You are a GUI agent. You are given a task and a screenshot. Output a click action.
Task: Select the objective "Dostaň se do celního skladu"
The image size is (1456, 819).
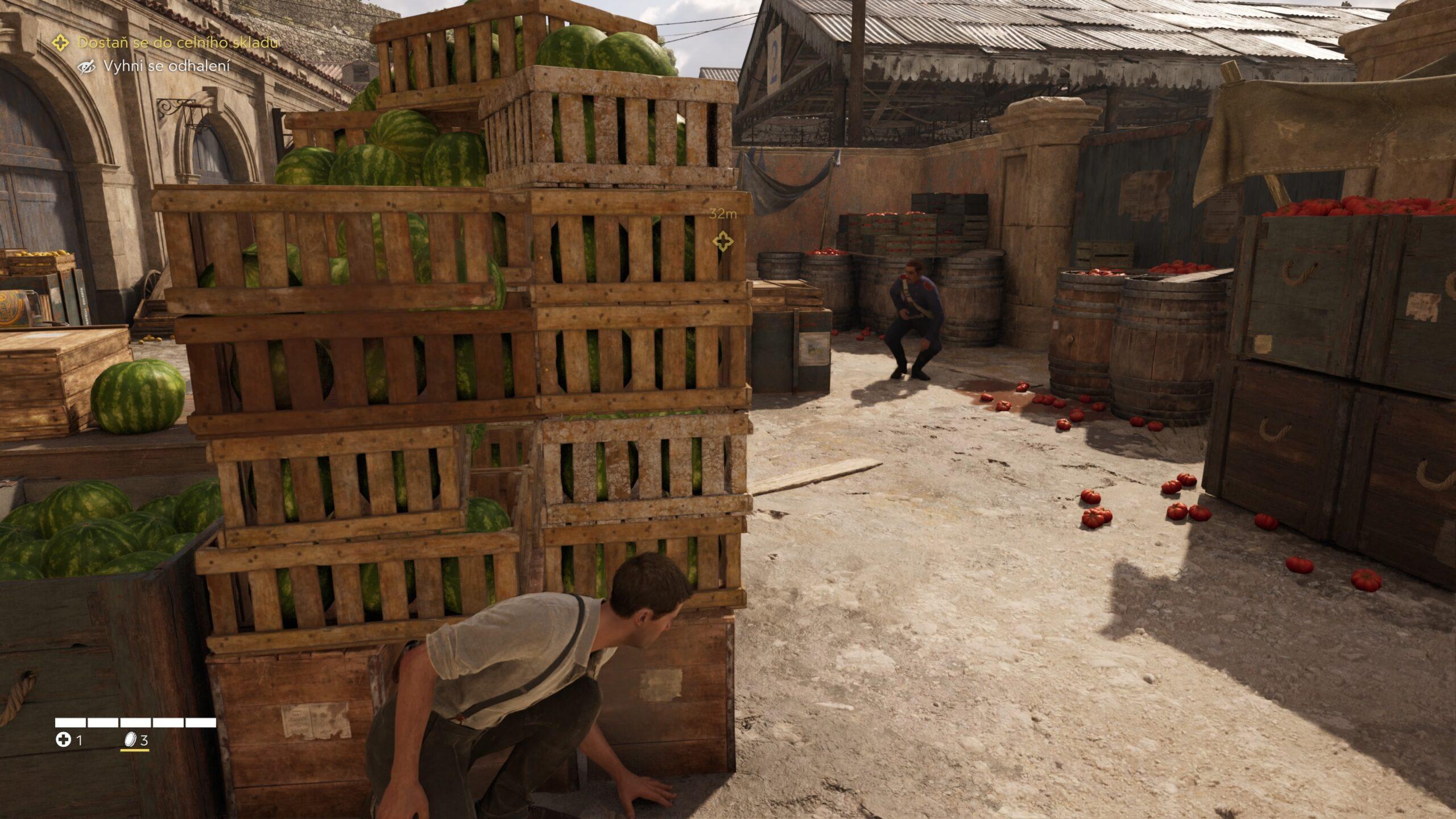(x=177, y=43)
